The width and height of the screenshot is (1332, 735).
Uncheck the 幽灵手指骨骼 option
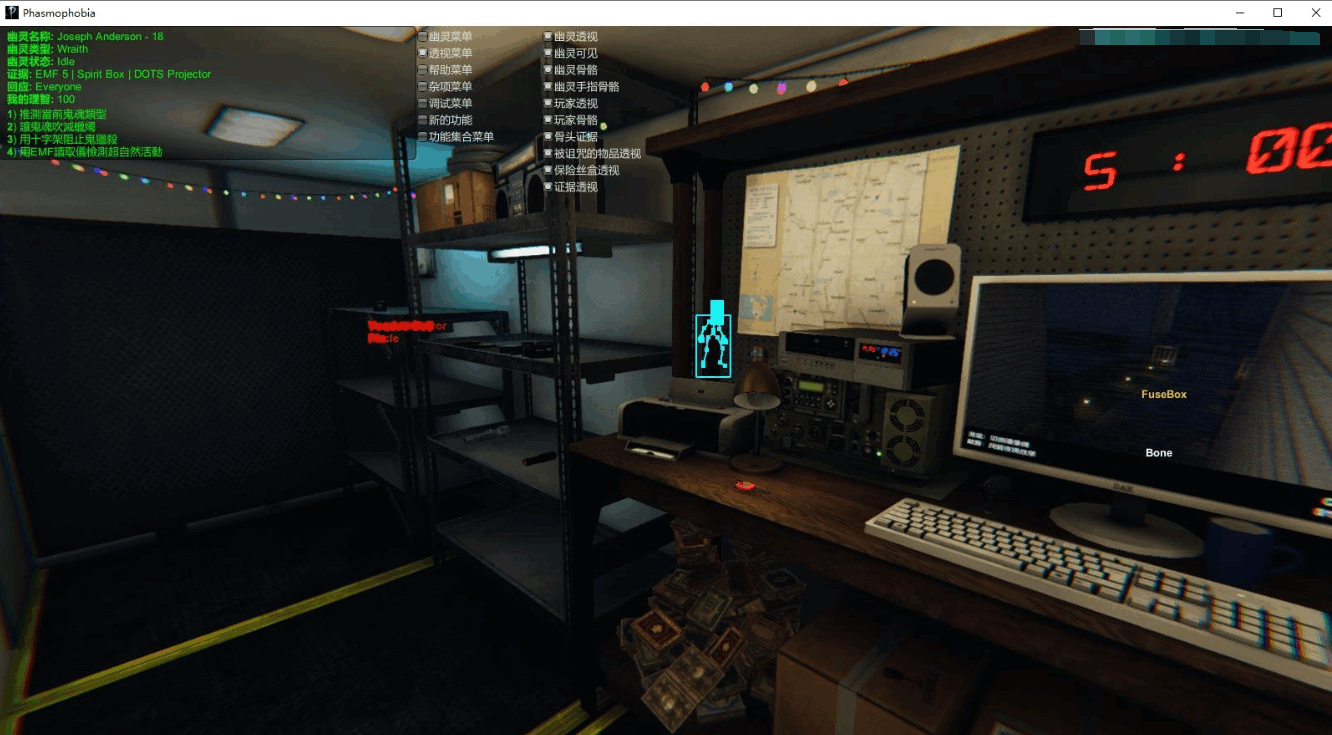pos(549,86)
